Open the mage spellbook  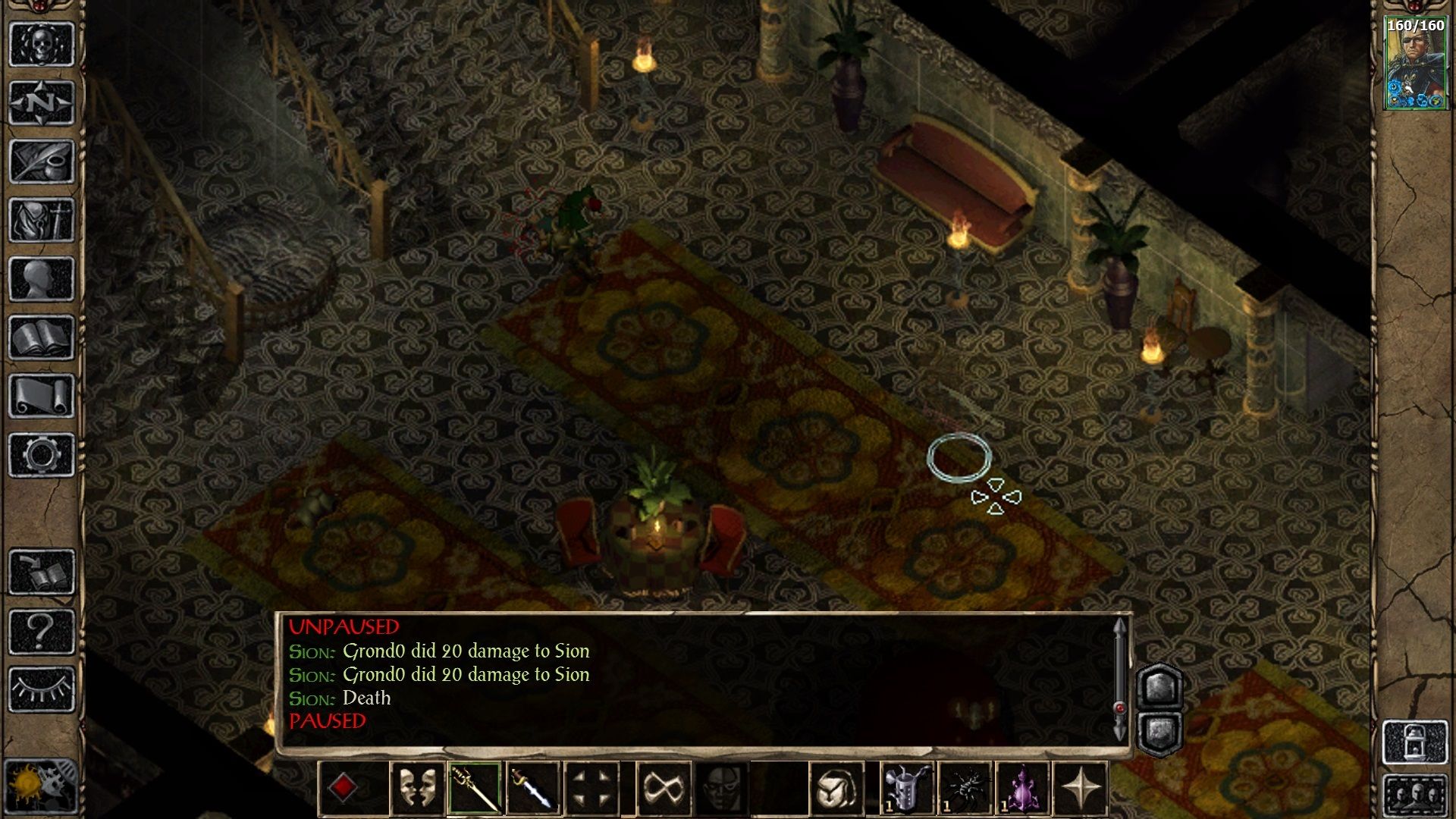tap(42, 338)
